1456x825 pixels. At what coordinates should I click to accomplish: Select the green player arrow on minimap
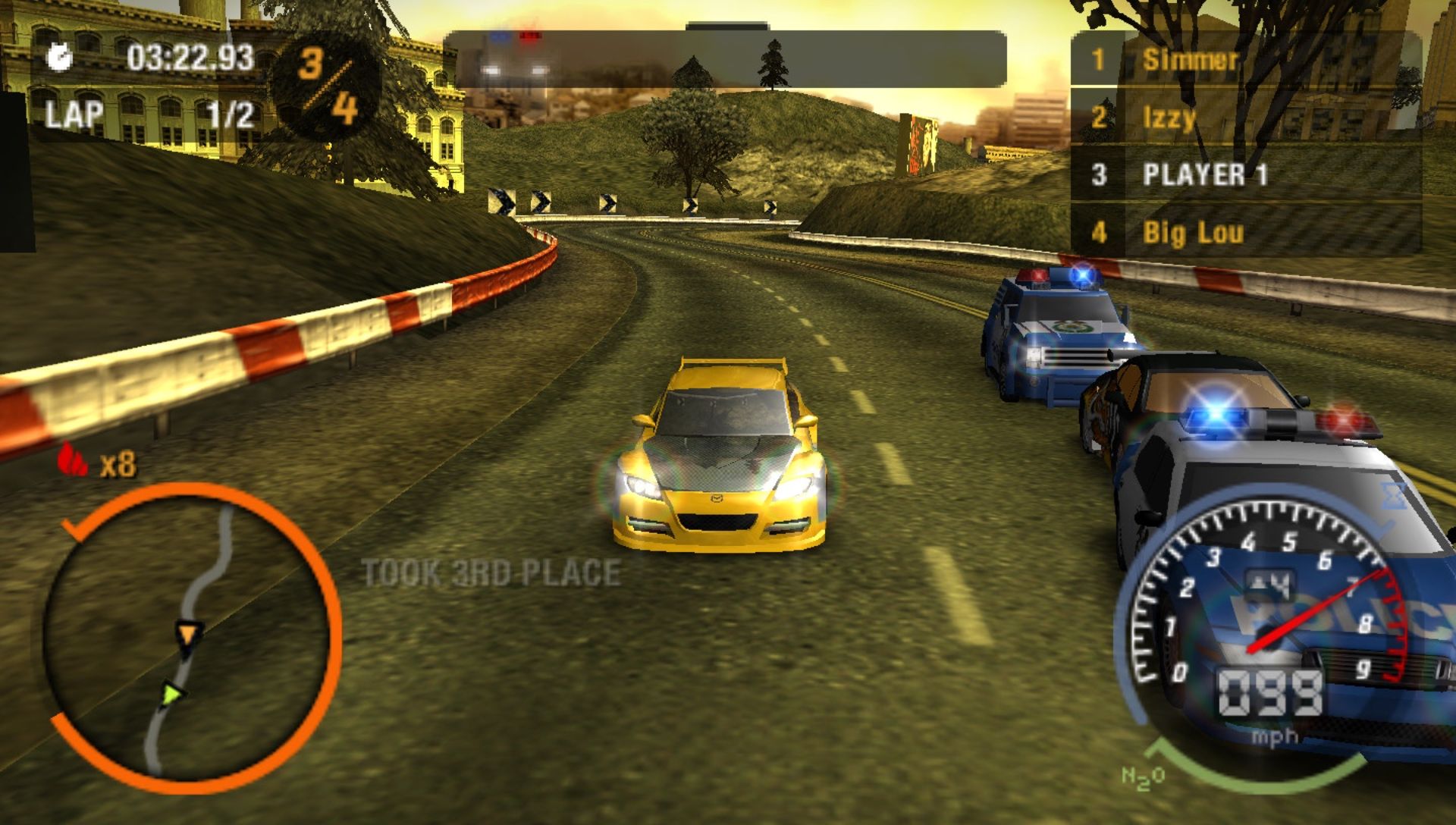[174, 692]
